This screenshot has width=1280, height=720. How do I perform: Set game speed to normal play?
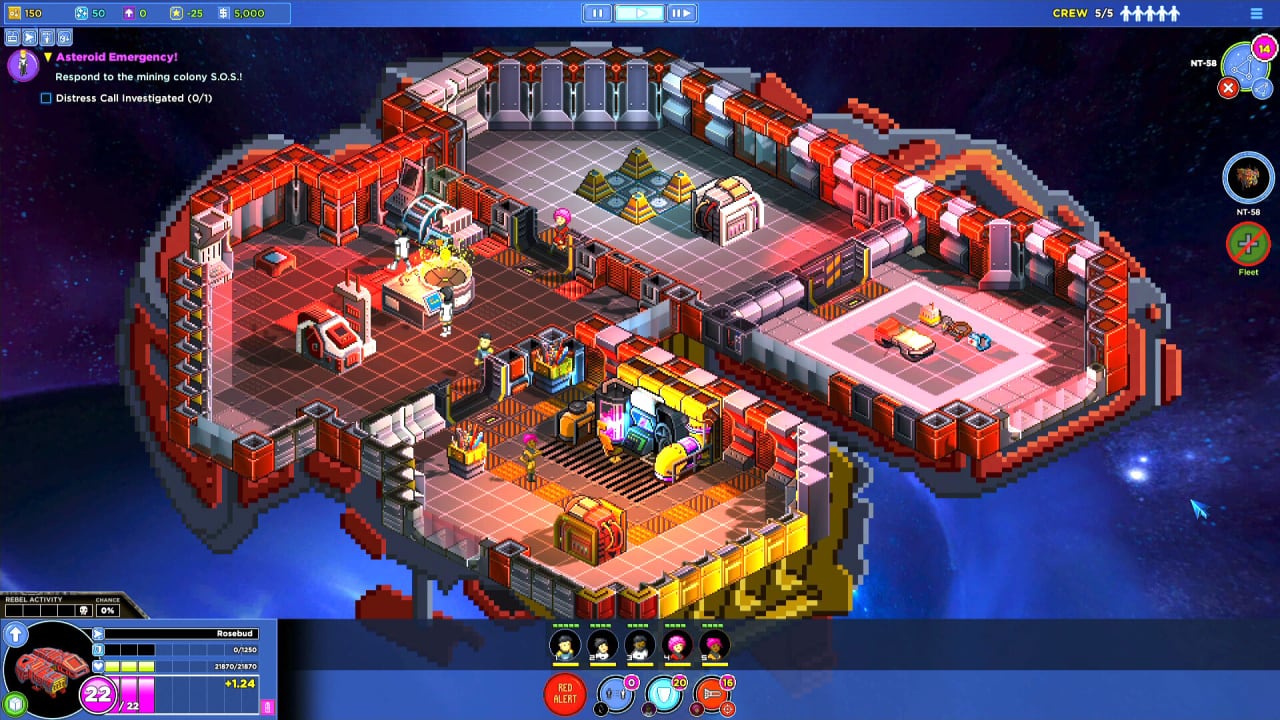point(639,13)
